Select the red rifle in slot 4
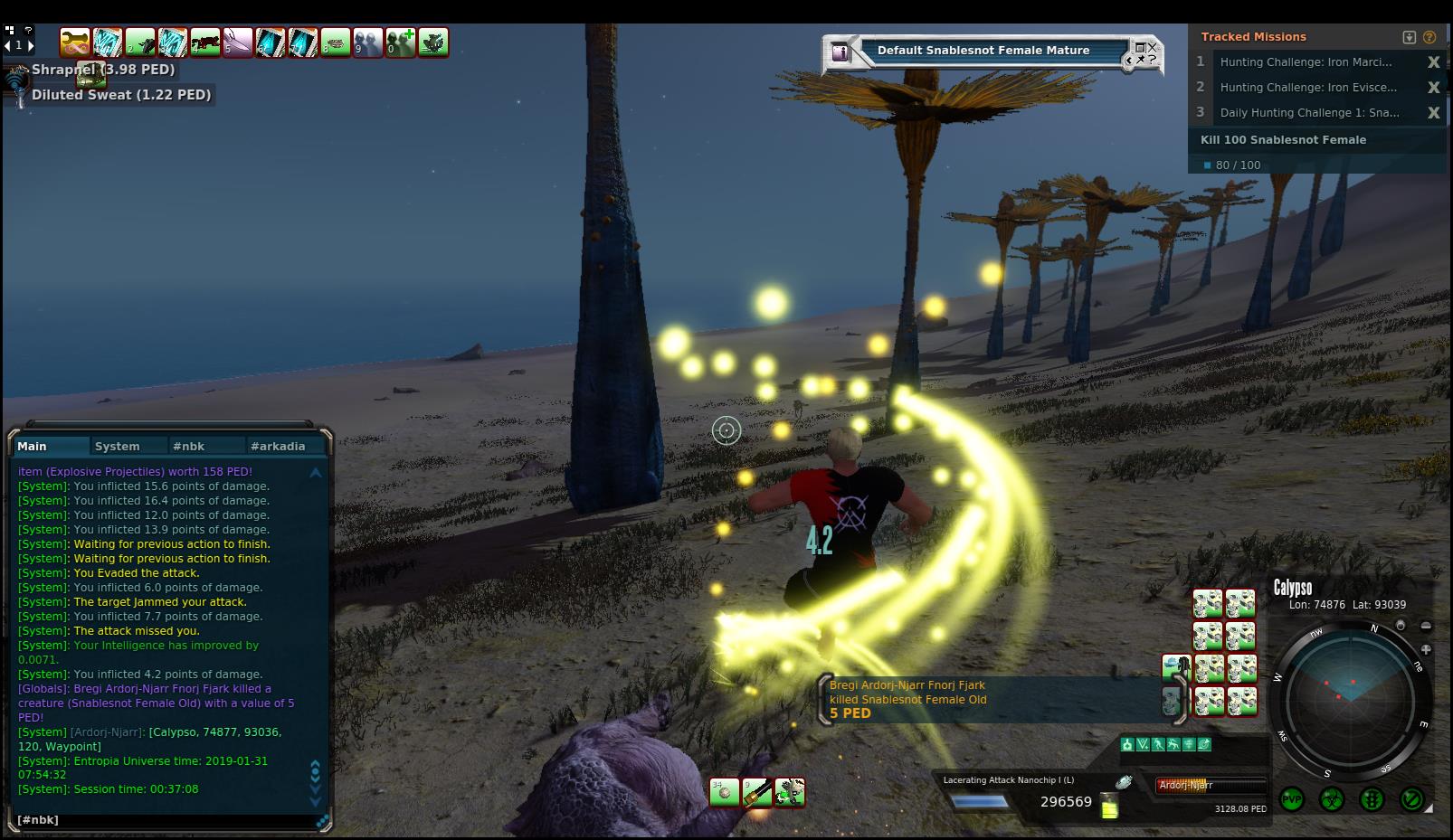 coord(205,42)
